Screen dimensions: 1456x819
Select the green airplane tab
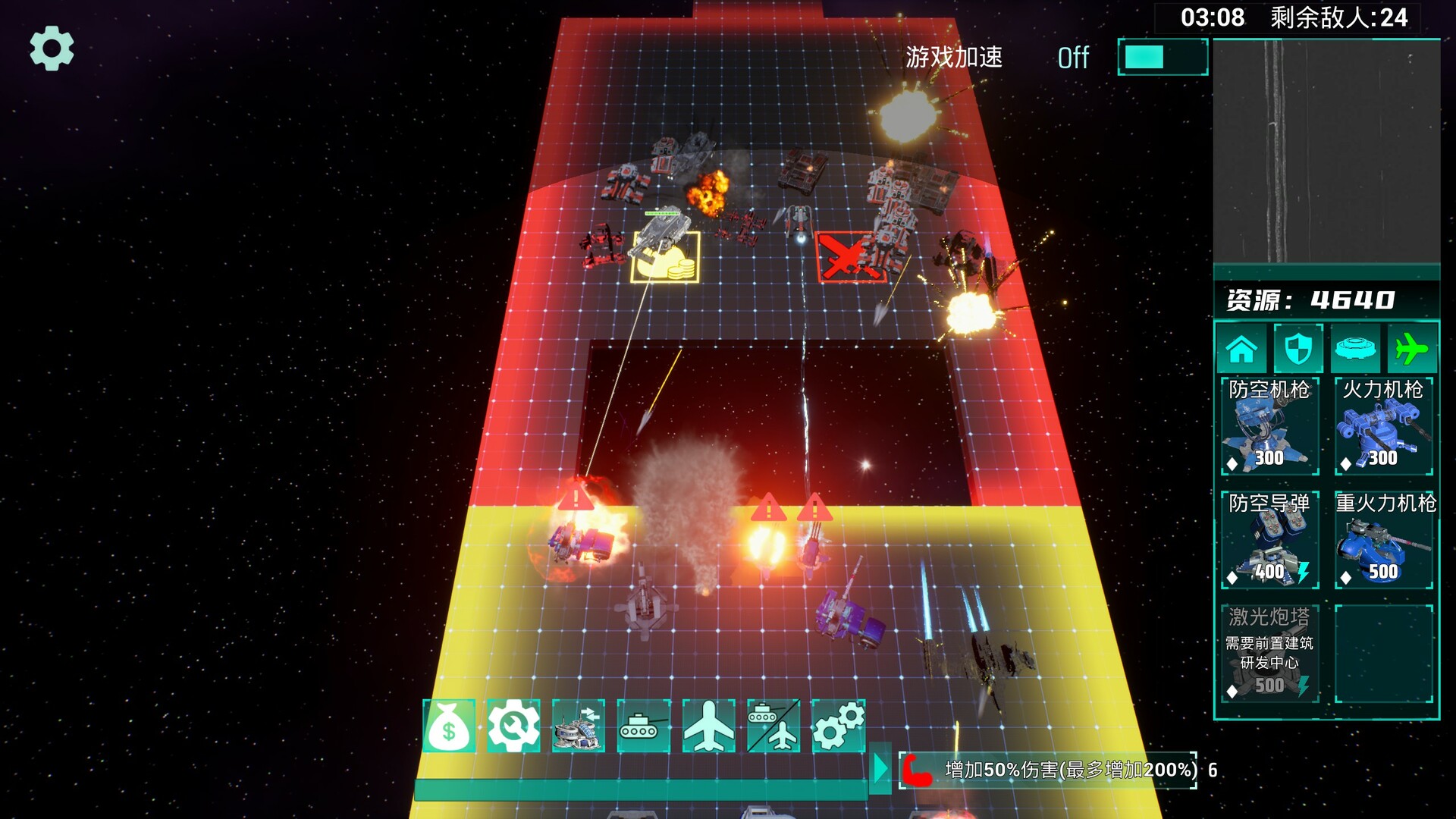[x=1411, y=349]
